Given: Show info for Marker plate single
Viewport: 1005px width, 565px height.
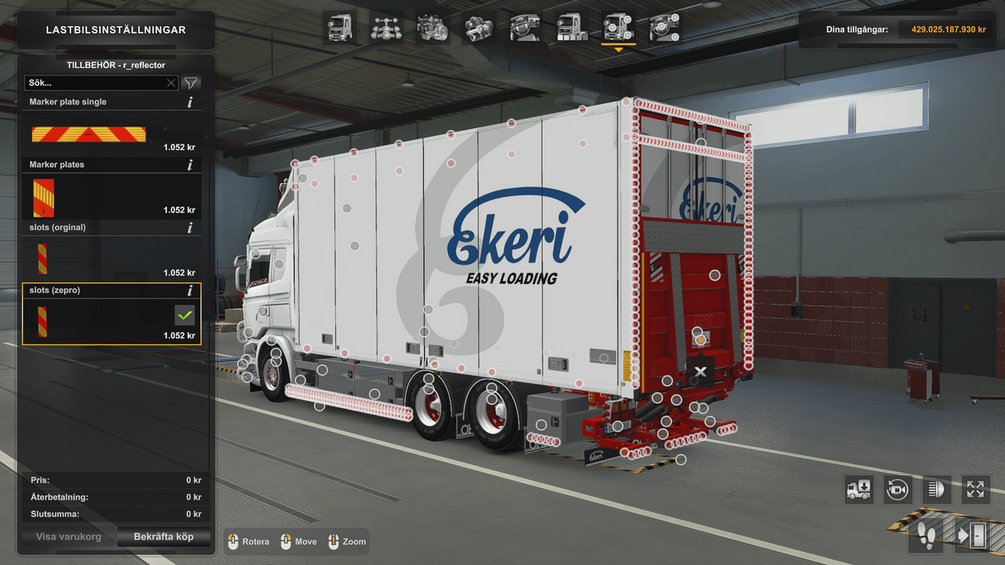Looking at the screenshot, I should click(190, 102).
